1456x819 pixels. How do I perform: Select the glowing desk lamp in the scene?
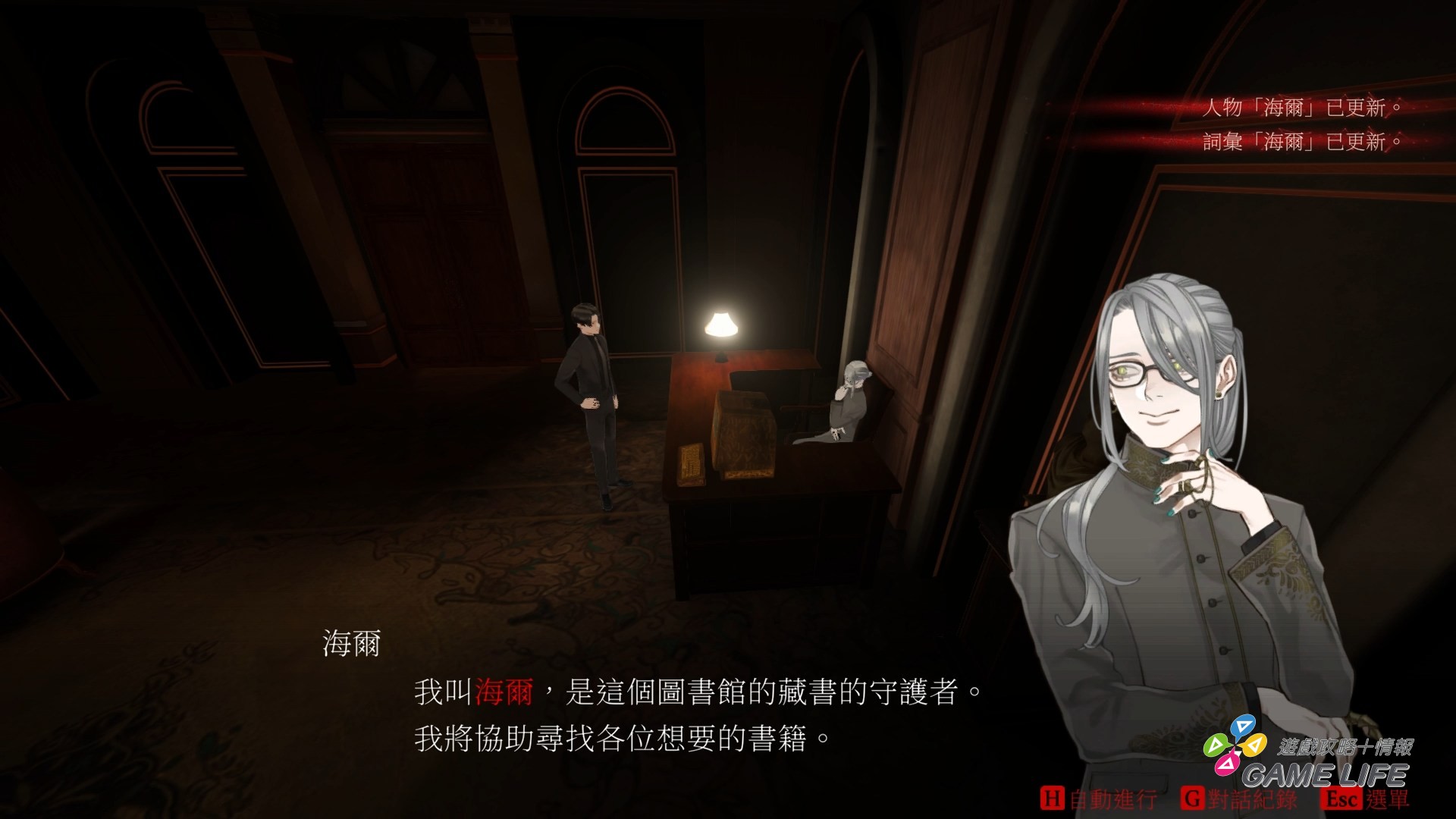[x=720, y=326]
